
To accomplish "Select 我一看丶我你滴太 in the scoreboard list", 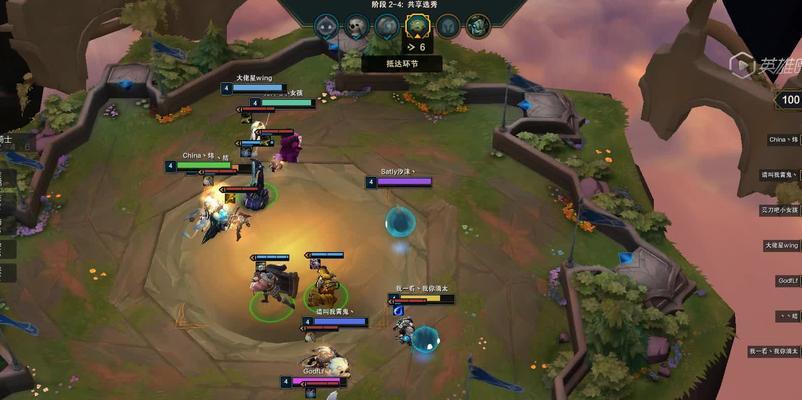I will pos(775,351).
